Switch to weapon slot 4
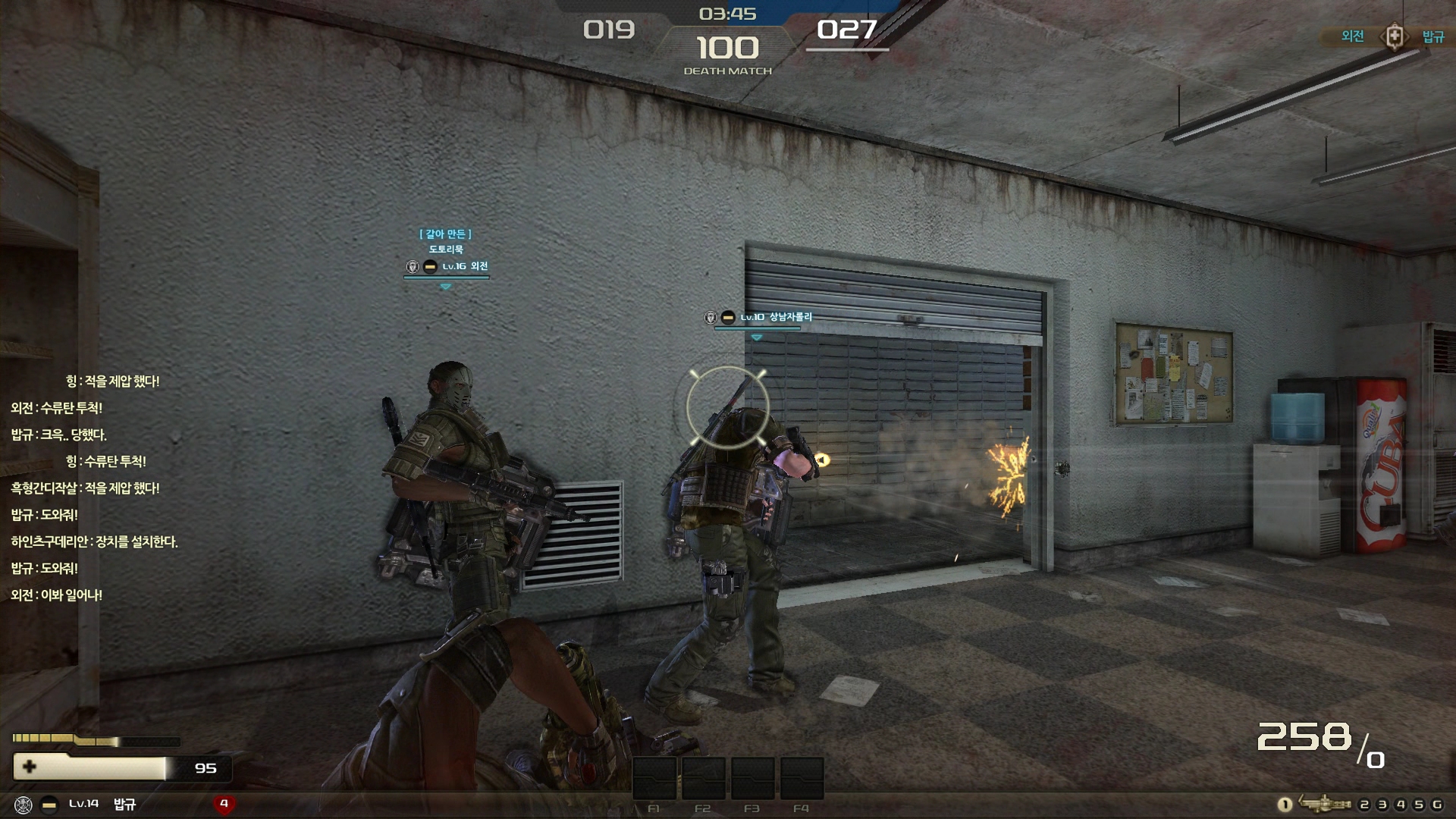 point(1401,805)
